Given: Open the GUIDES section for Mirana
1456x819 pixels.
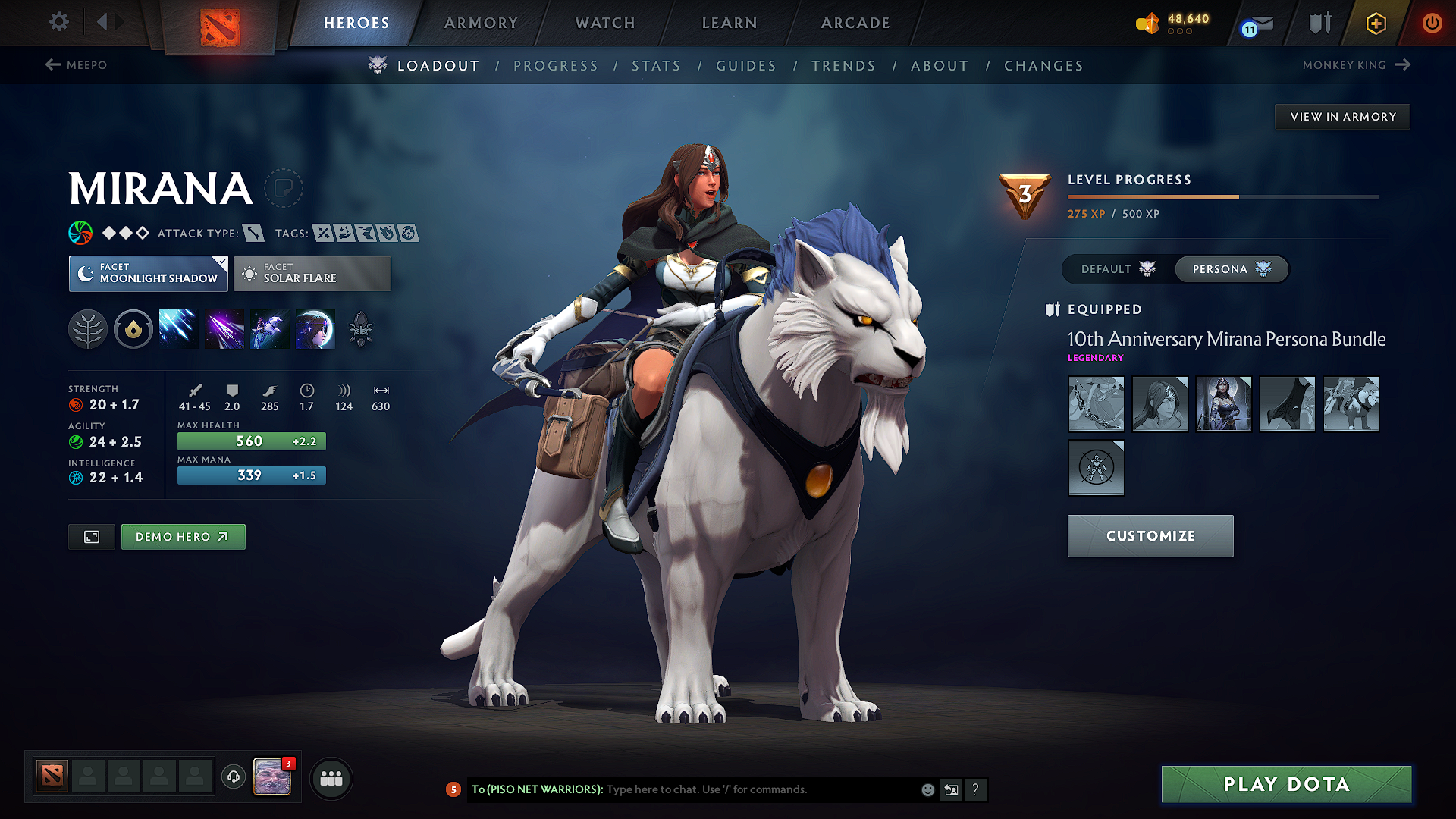Looking at the screenshot, I should [x=746, y=65].
